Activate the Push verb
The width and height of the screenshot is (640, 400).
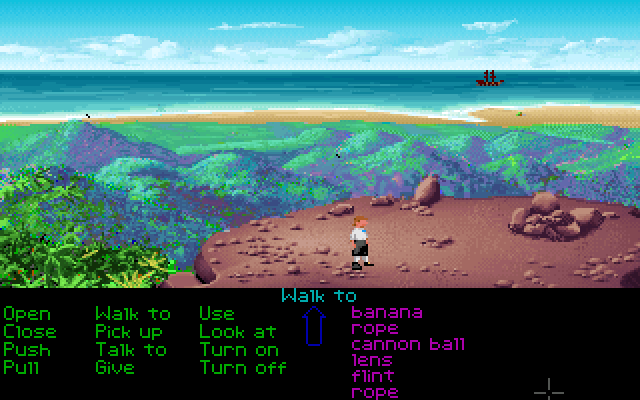[27, 350]
